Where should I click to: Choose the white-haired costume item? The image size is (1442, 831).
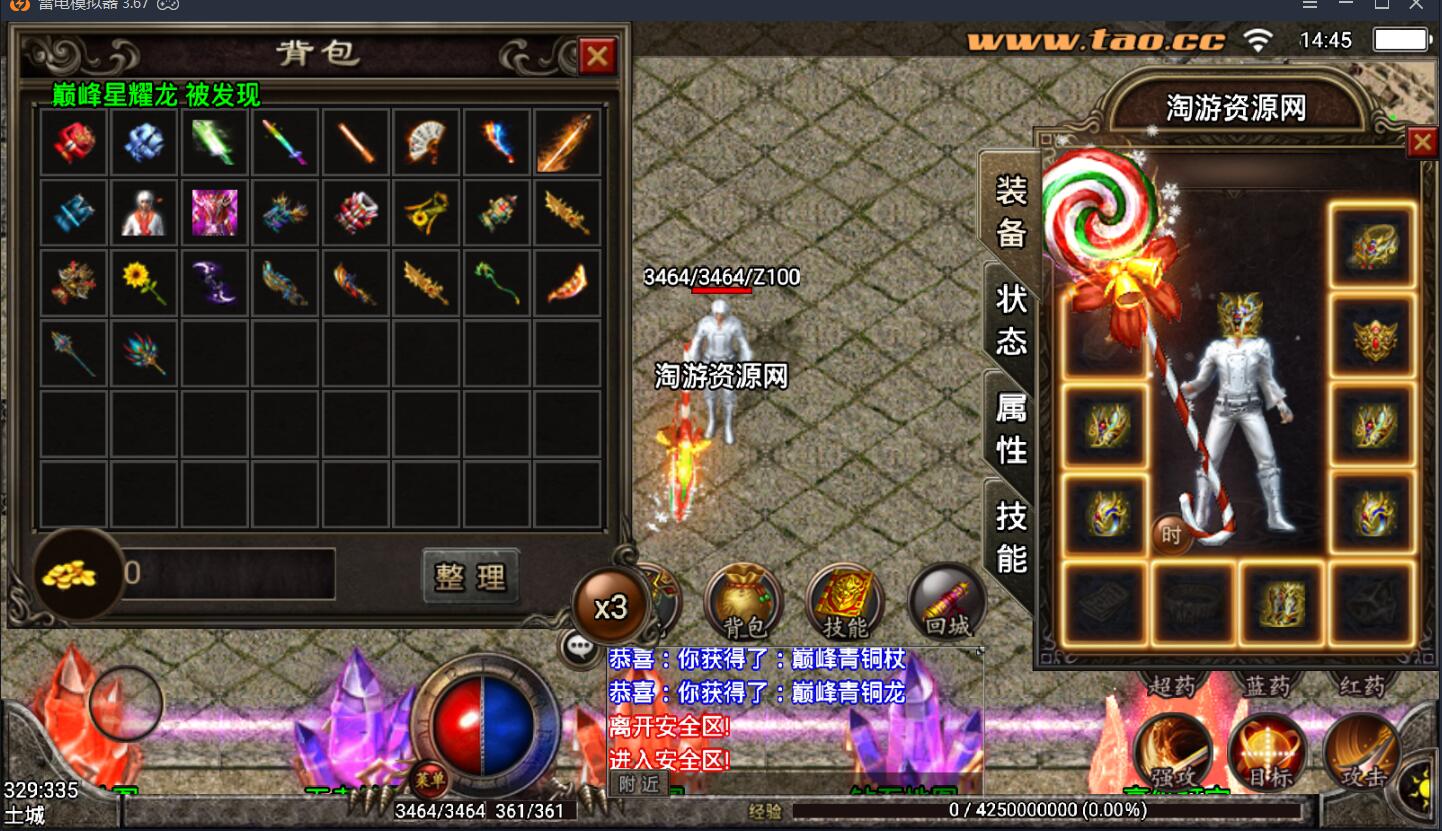click(x=144, y=213)
